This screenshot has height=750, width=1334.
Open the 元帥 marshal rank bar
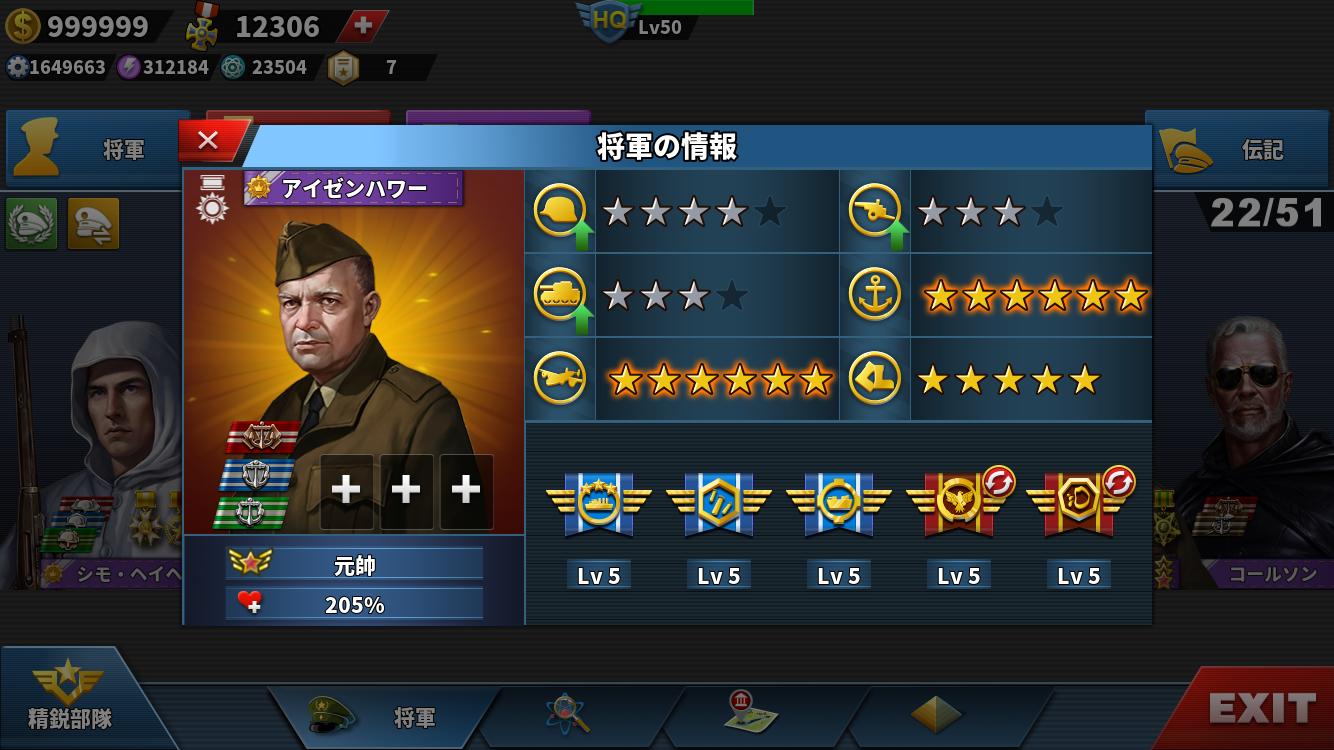click(354, 564)
